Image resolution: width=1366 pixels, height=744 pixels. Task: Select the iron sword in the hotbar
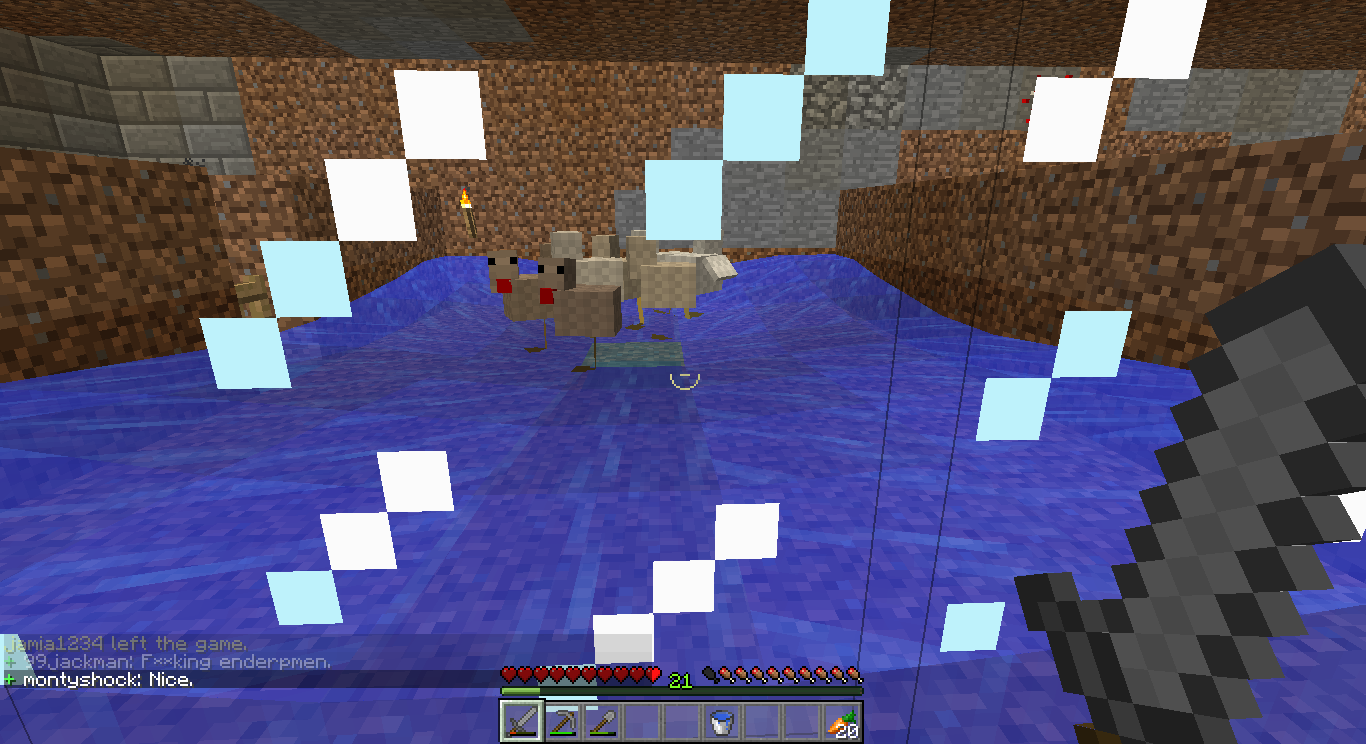[x=521, y=720]
